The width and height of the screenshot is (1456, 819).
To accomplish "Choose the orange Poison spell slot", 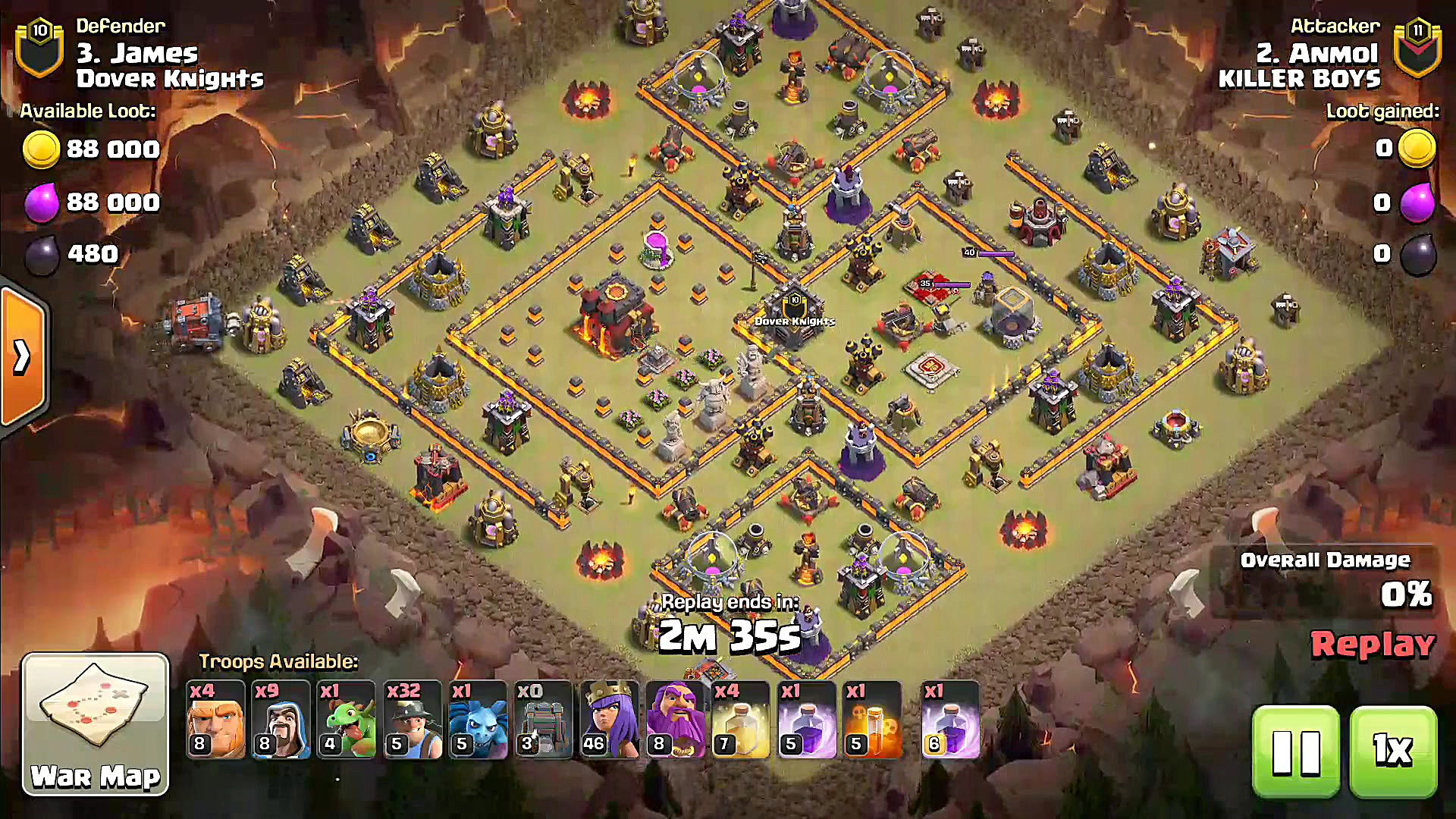I will point(872,720).
